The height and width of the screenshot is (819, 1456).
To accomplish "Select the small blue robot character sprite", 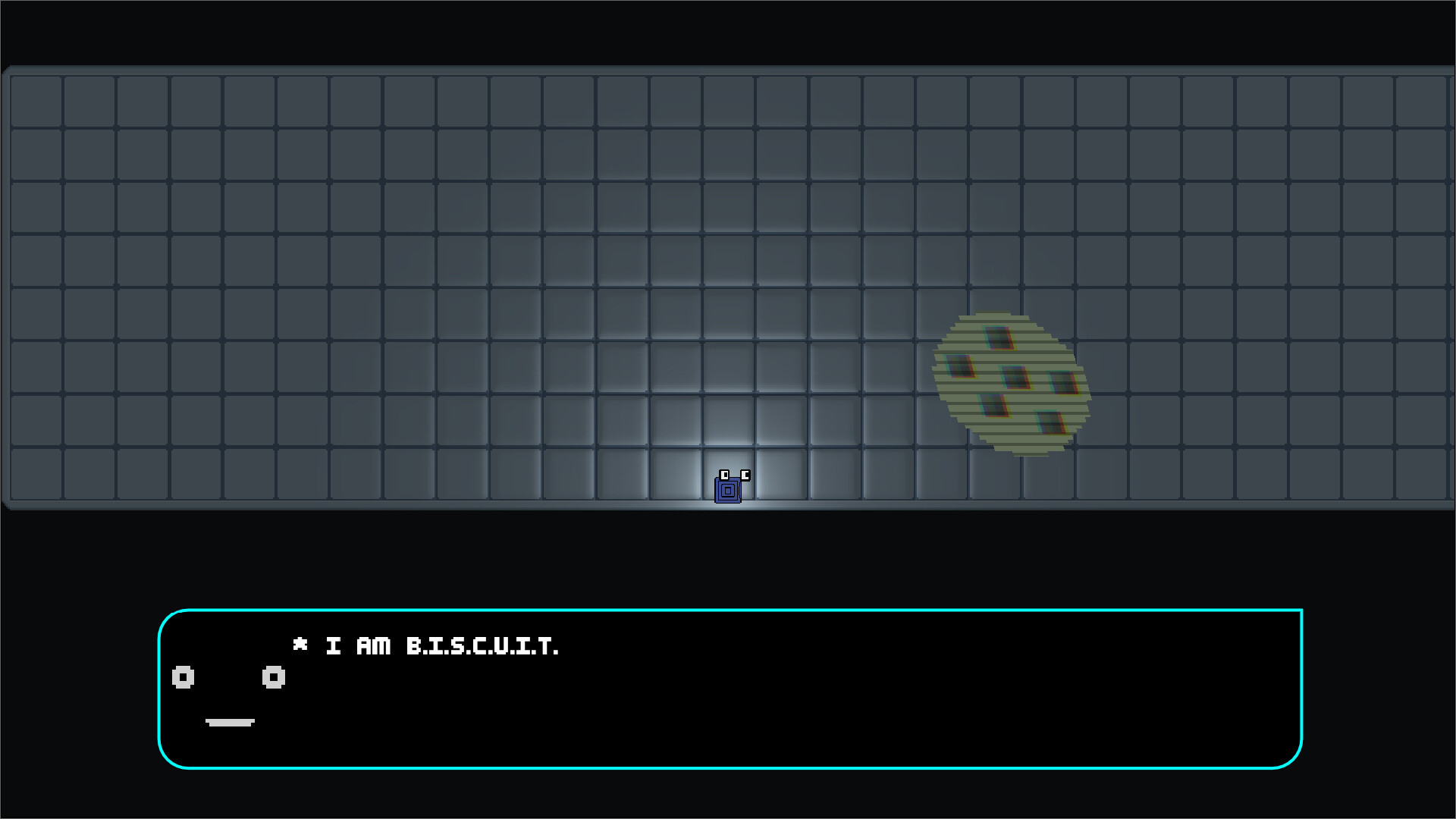I will [728, 489].
